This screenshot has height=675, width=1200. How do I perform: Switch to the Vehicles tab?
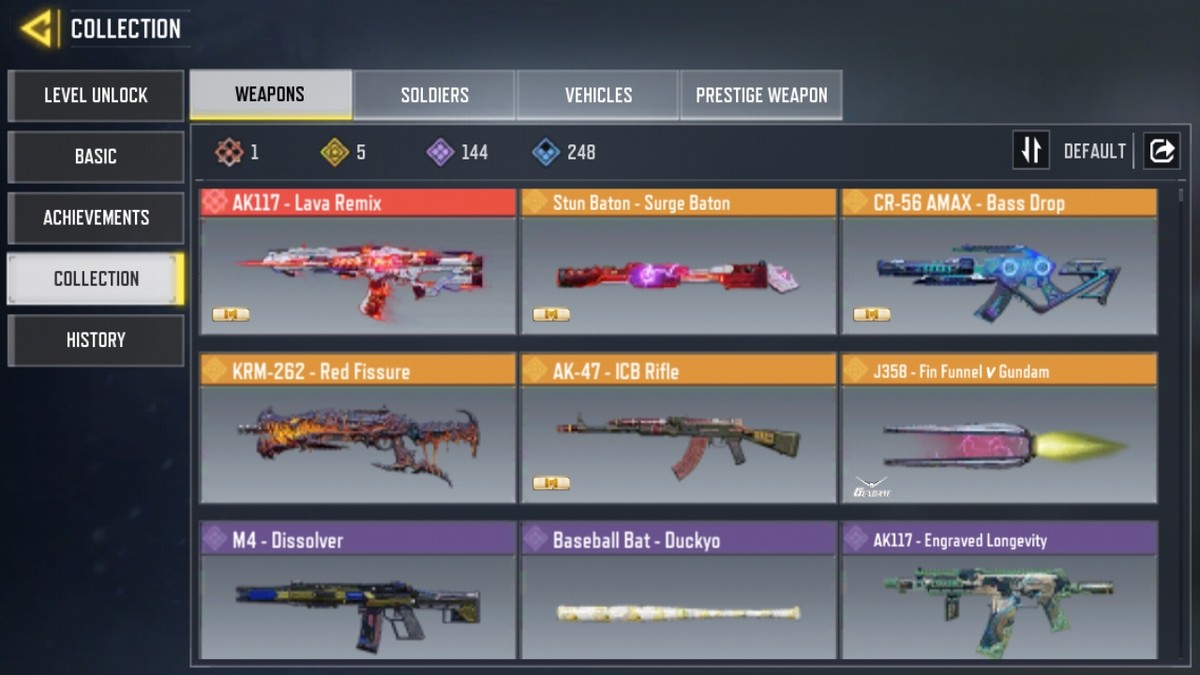[598, 96]
